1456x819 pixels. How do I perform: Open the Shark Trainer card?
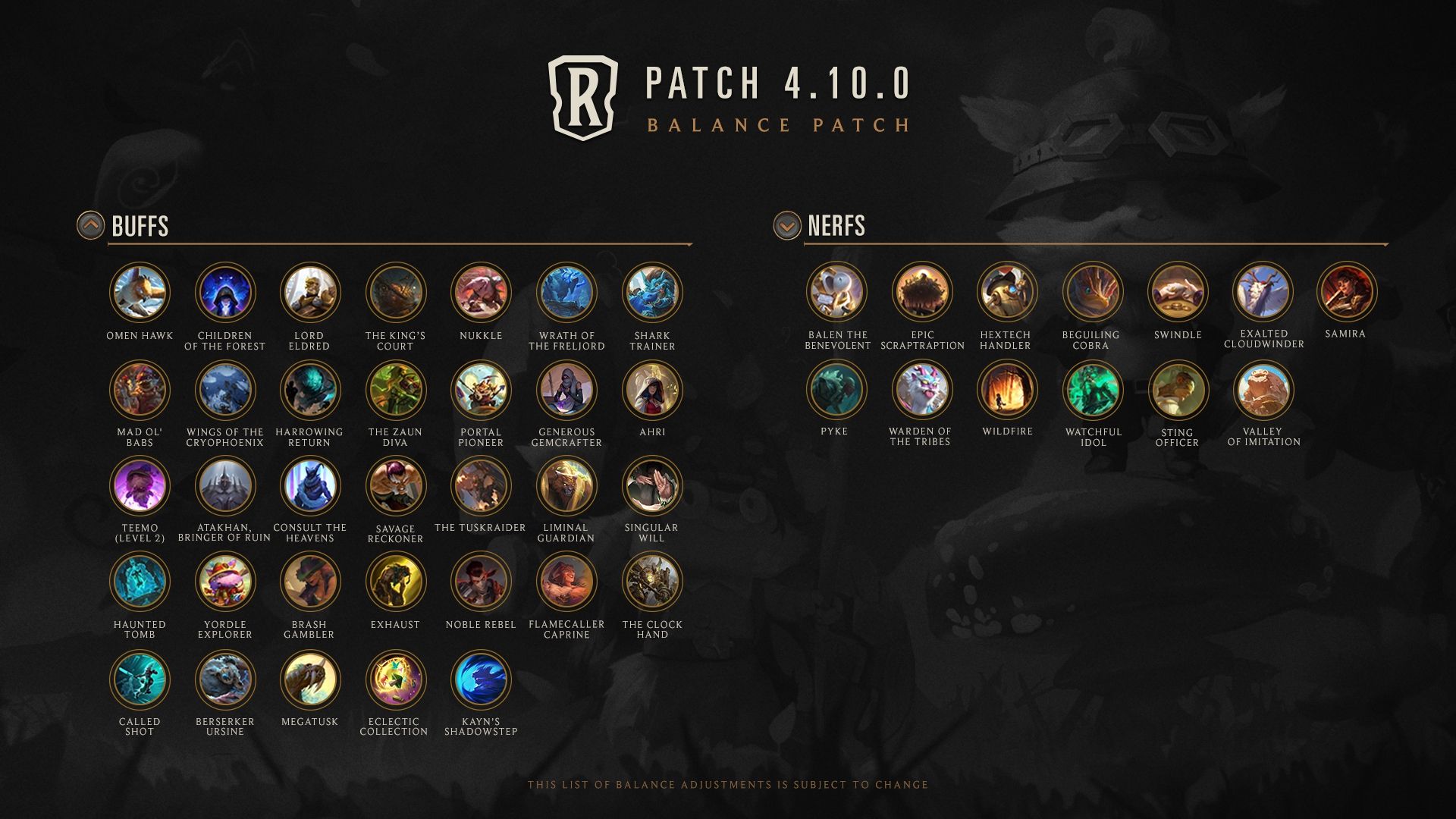point(652,293)
